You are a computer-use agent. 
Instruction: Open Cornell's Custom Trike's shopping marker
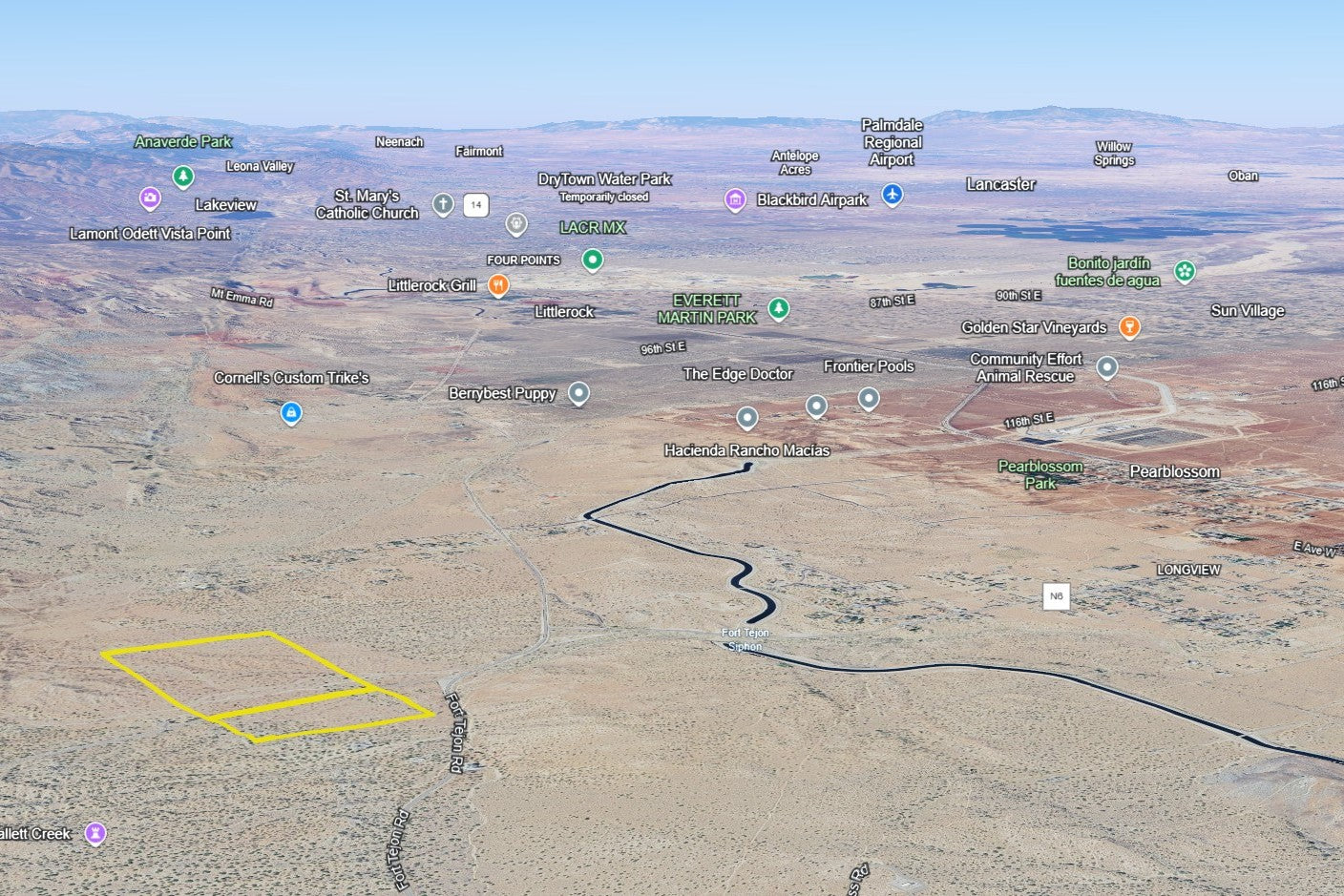291,412
